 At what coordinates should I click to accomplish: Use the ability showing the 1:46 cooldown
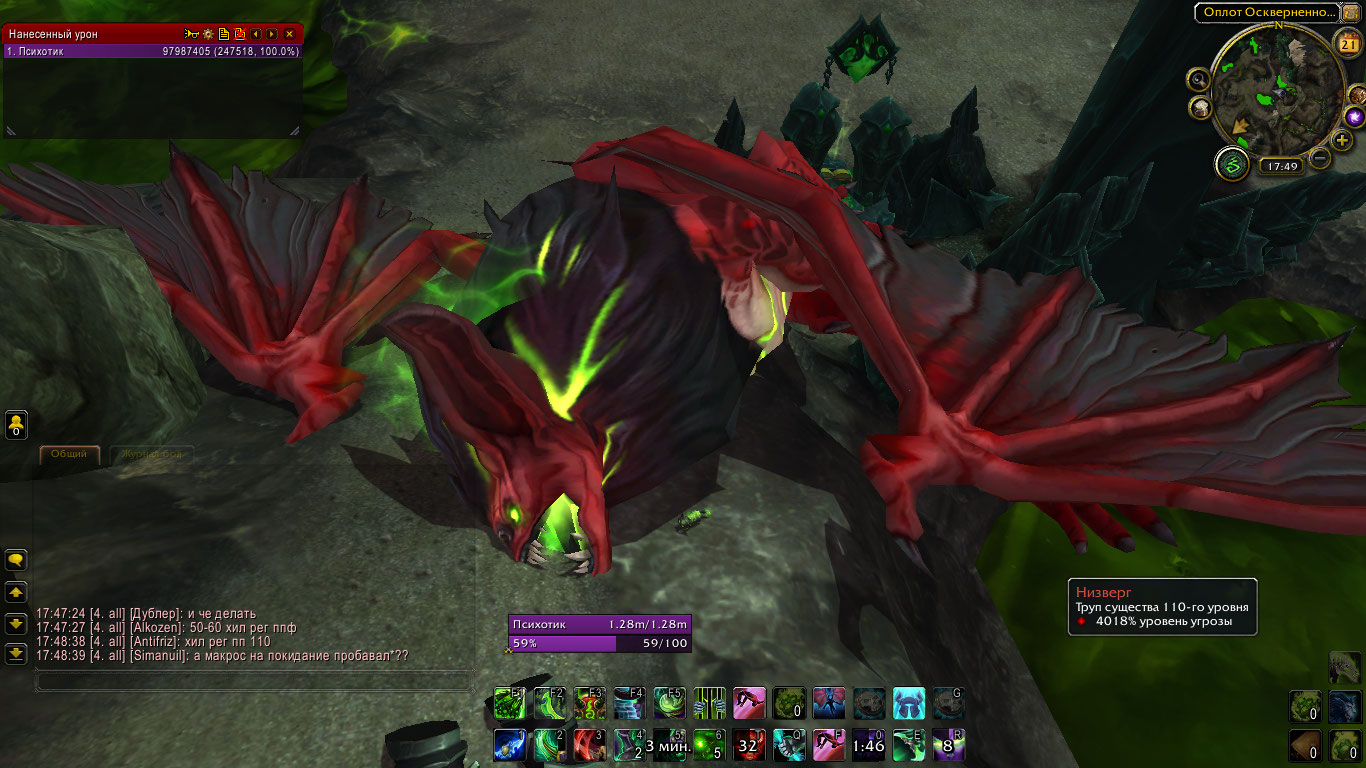point(869,745)
